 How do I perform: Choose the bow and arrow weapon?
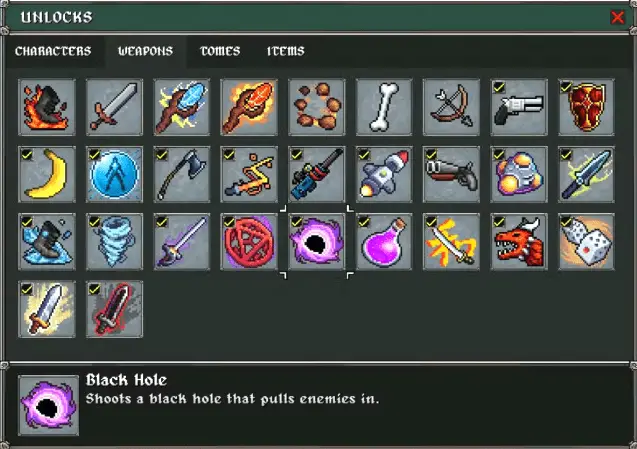(x=451, y=107)
